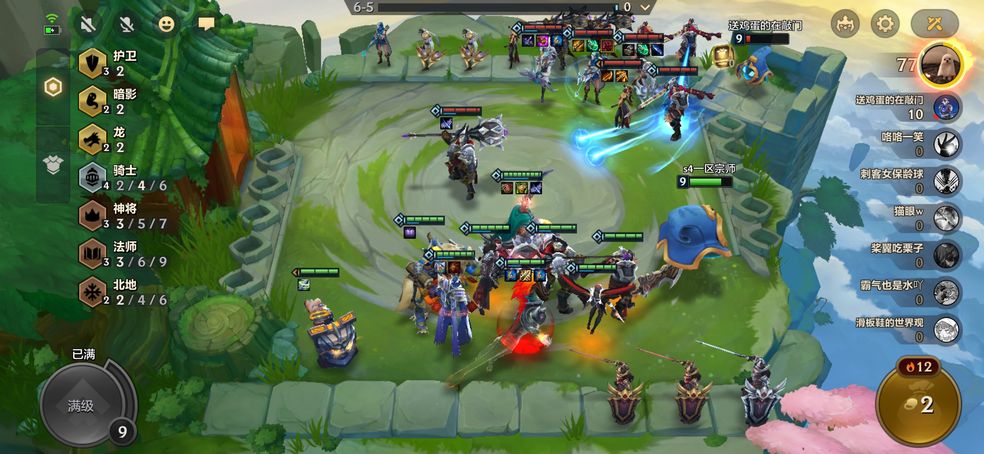The image size is (984, 454).
Task: Open the helmet mask icon button
Action: [x=846, y=24]
